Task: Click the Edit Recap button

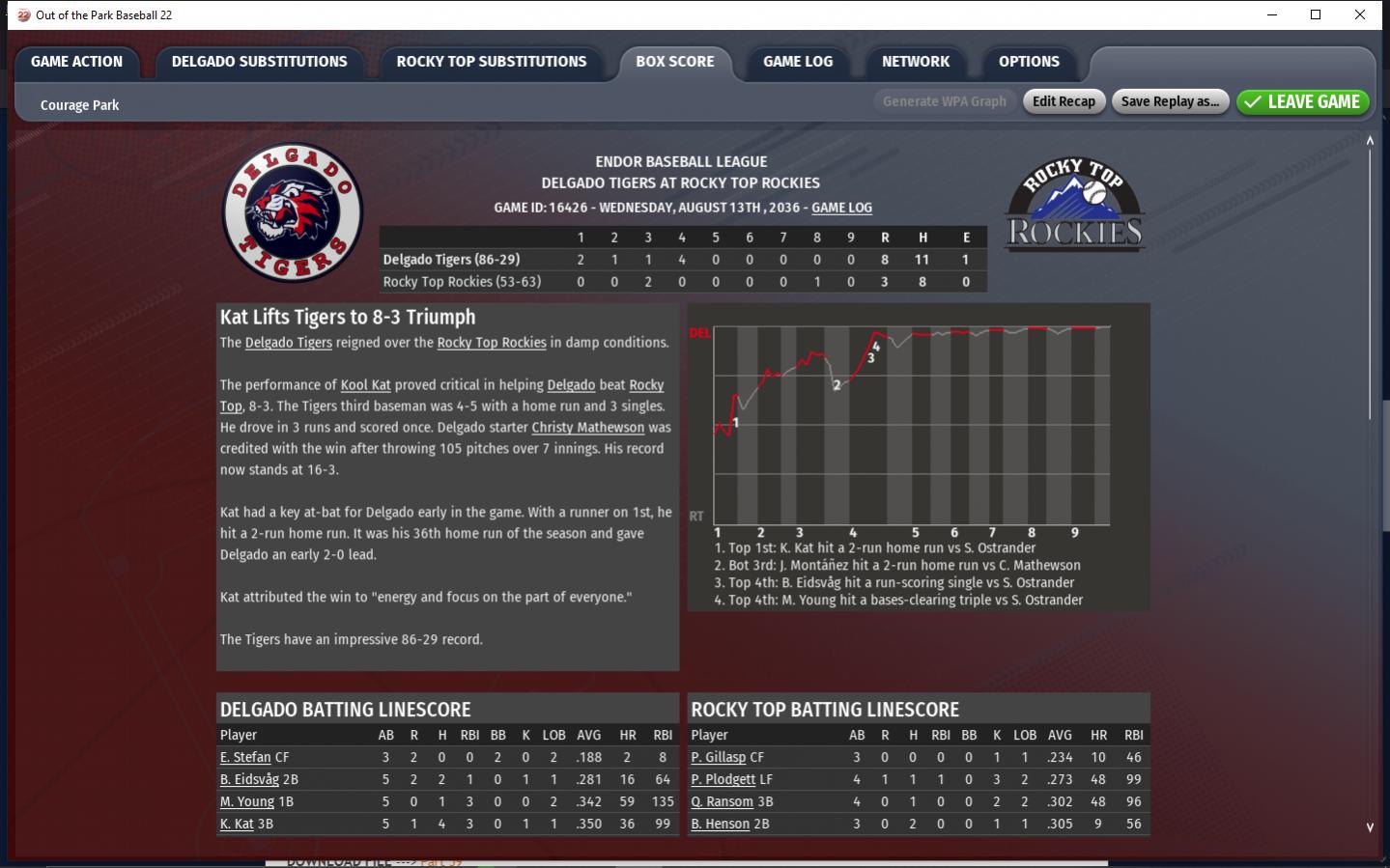Action: (1064, 101)
